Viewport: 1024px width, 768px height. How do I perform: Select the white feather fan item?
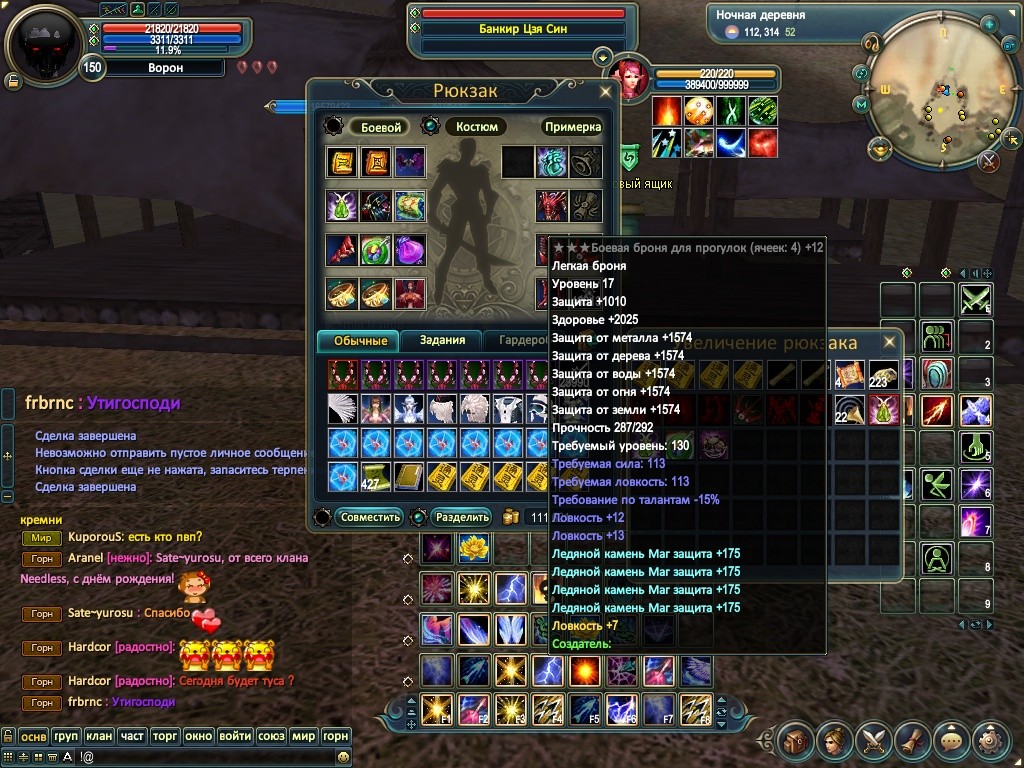[342, 408]
